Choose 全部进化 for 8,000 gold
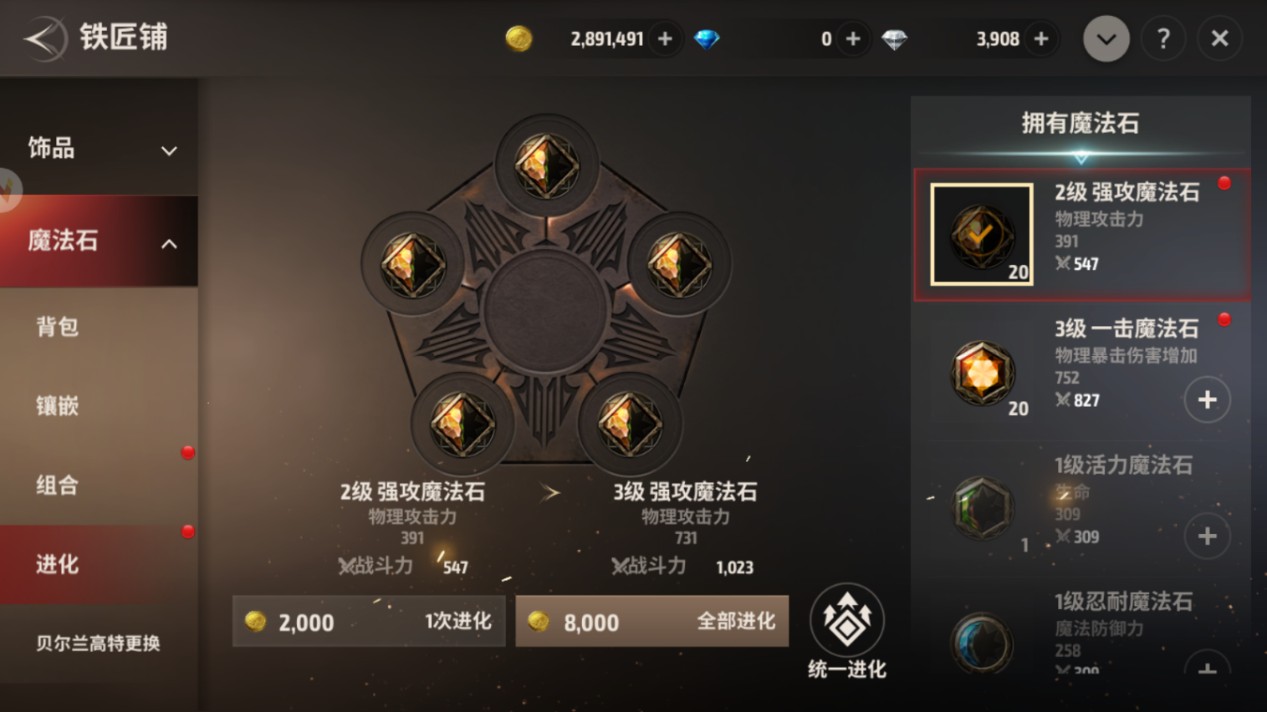Viewport: 1267px width, 712px height. click(652, 622)
